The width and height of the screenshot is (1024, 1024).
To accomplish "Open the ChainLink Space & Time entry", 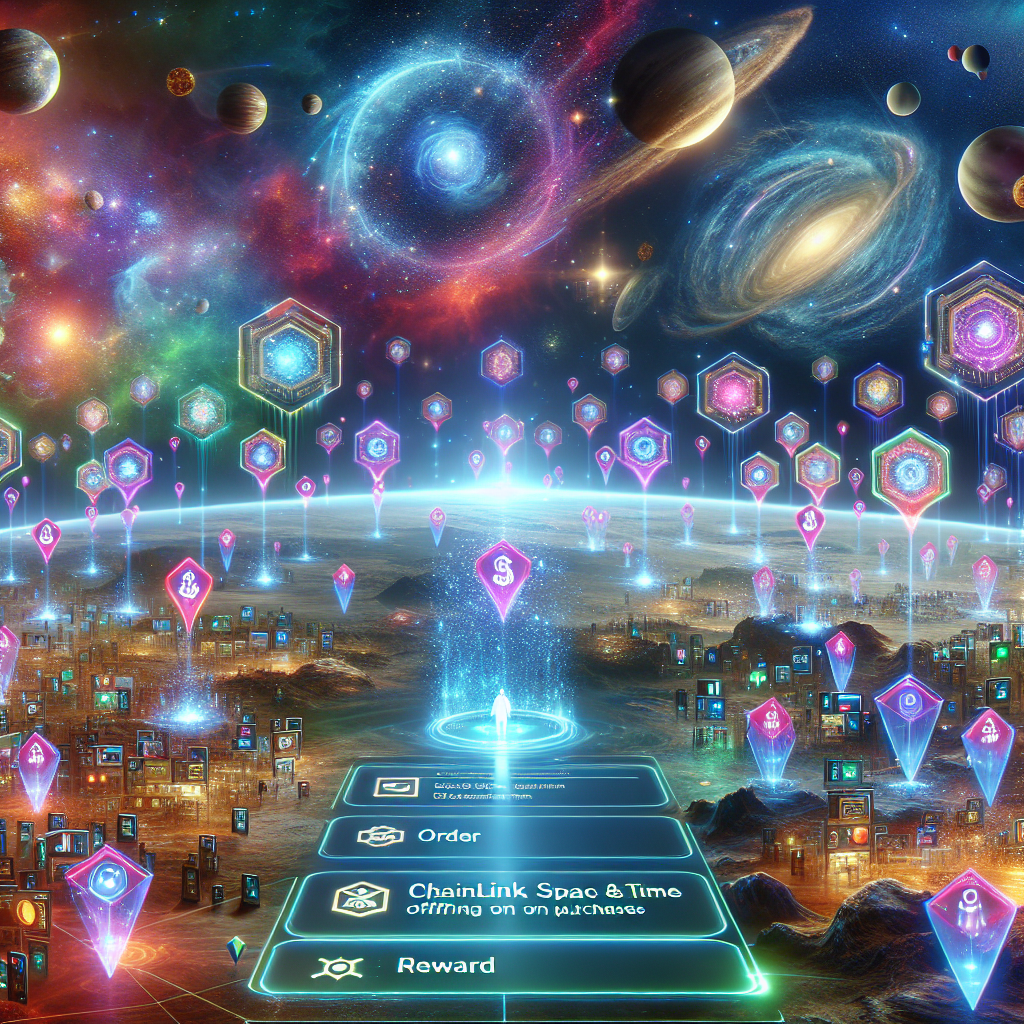I will coord(510,898).
